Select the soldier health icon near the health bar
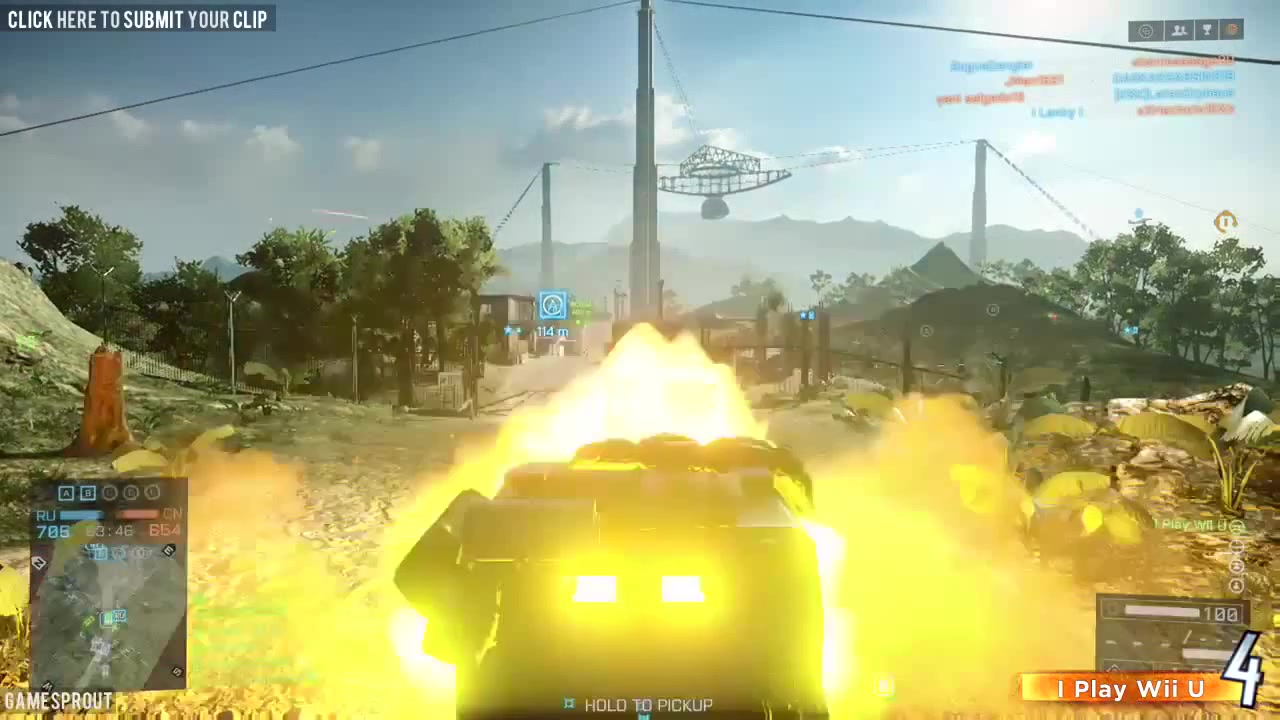Image resolution: width=1280 pixels, height=720 pixels. 1112,609
